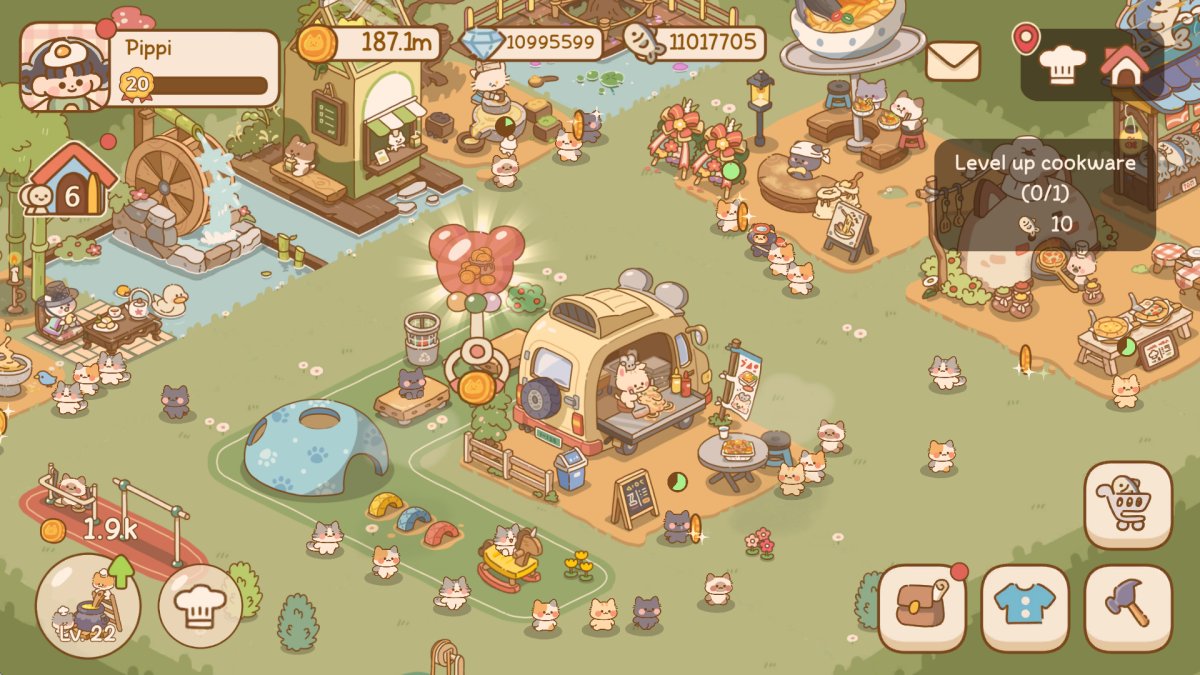Open the shopping cart store button
1200x675 pixels.
1127,505
